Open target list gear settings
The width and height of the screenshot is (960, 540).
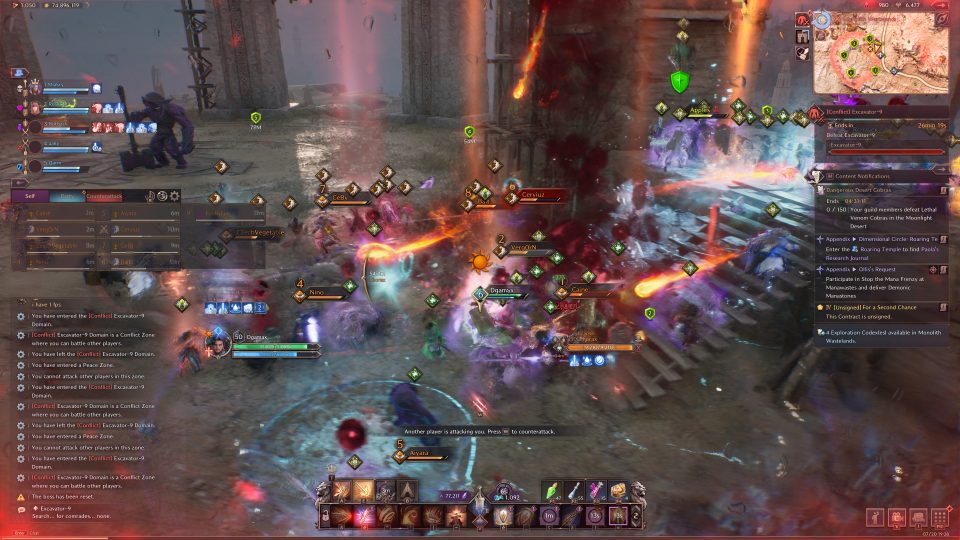(175, 196)
